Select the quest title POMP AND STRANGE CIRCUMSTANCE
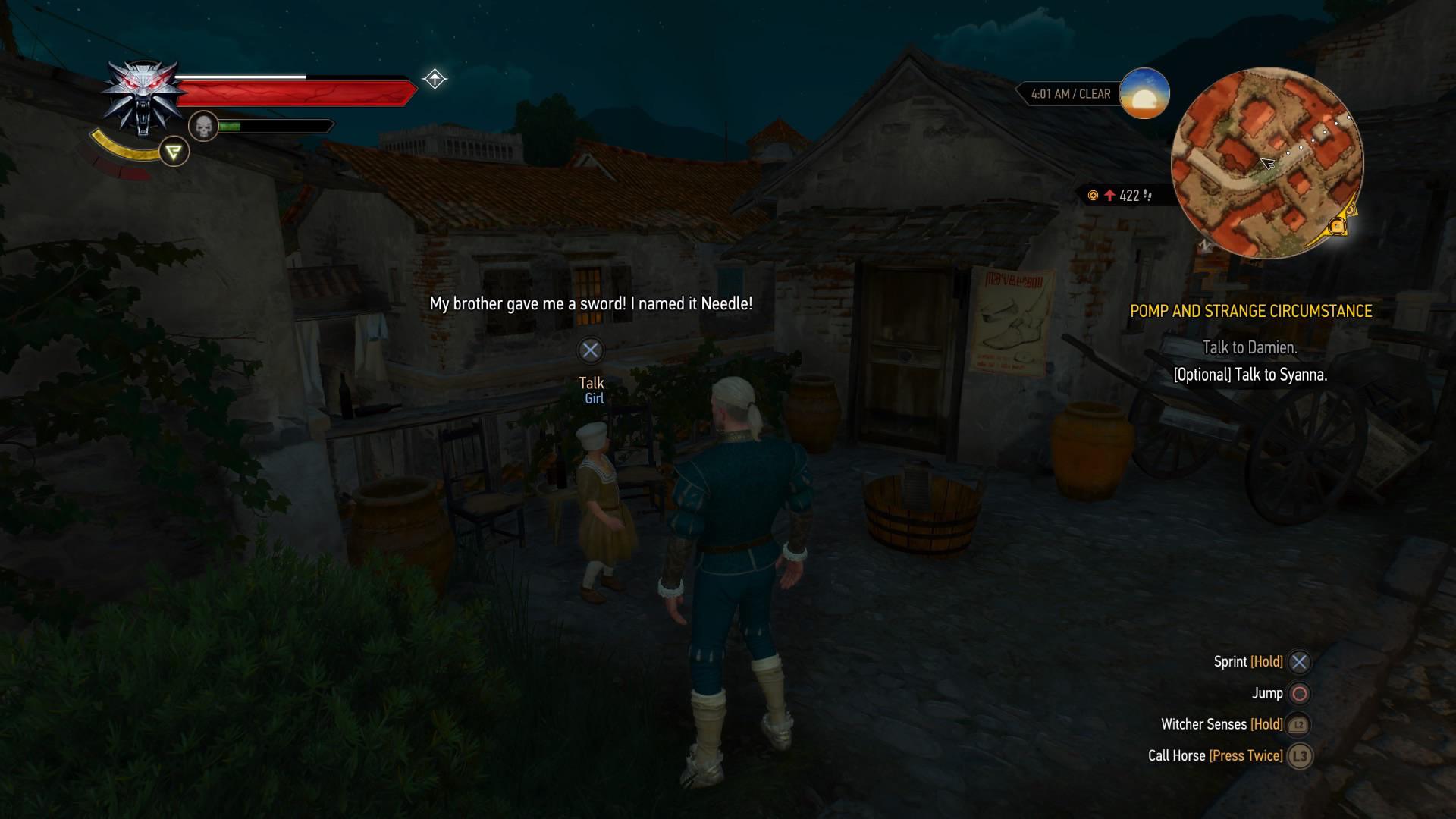 1253,310
